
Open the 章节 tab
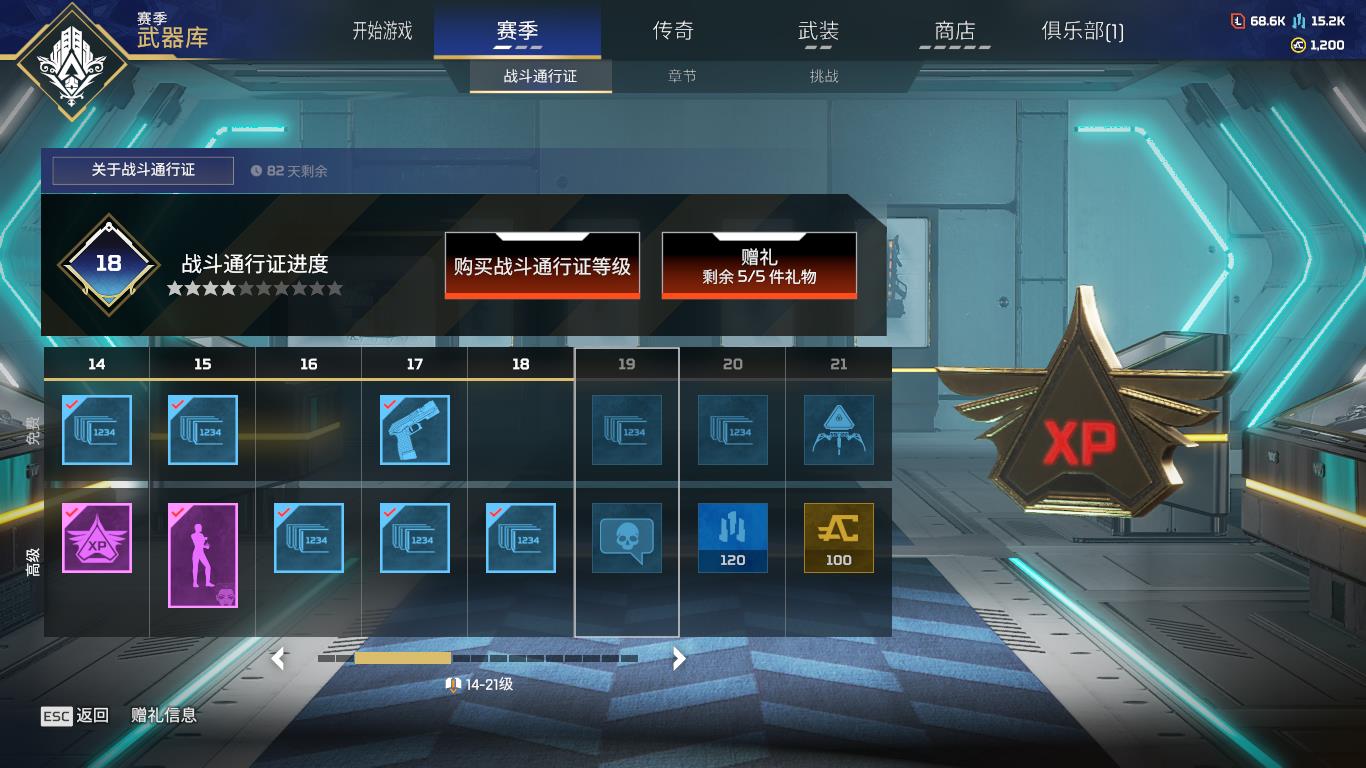coord(682,76)
